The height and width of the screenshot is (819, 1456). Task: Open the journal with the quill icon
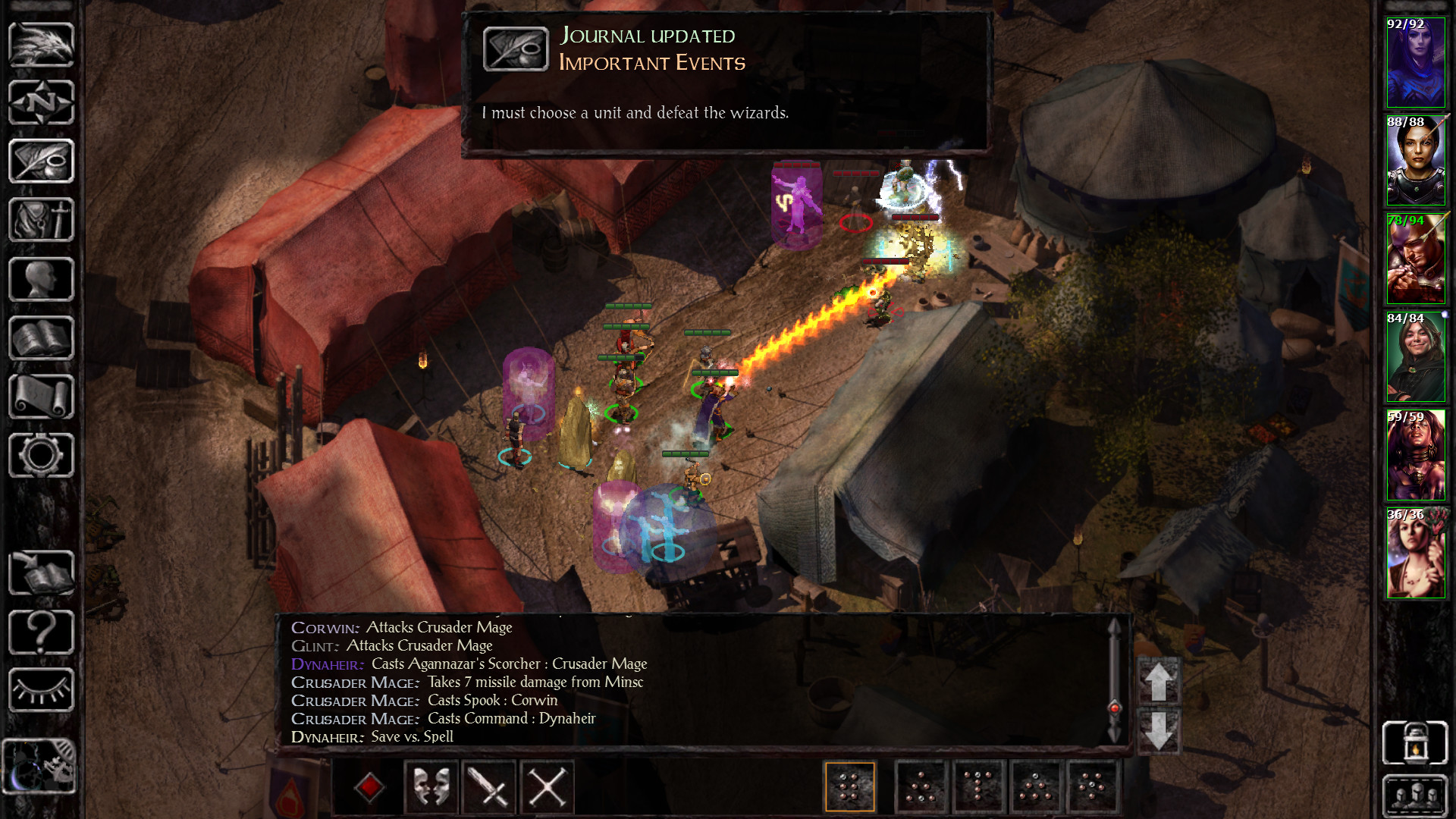coord(41,161)
